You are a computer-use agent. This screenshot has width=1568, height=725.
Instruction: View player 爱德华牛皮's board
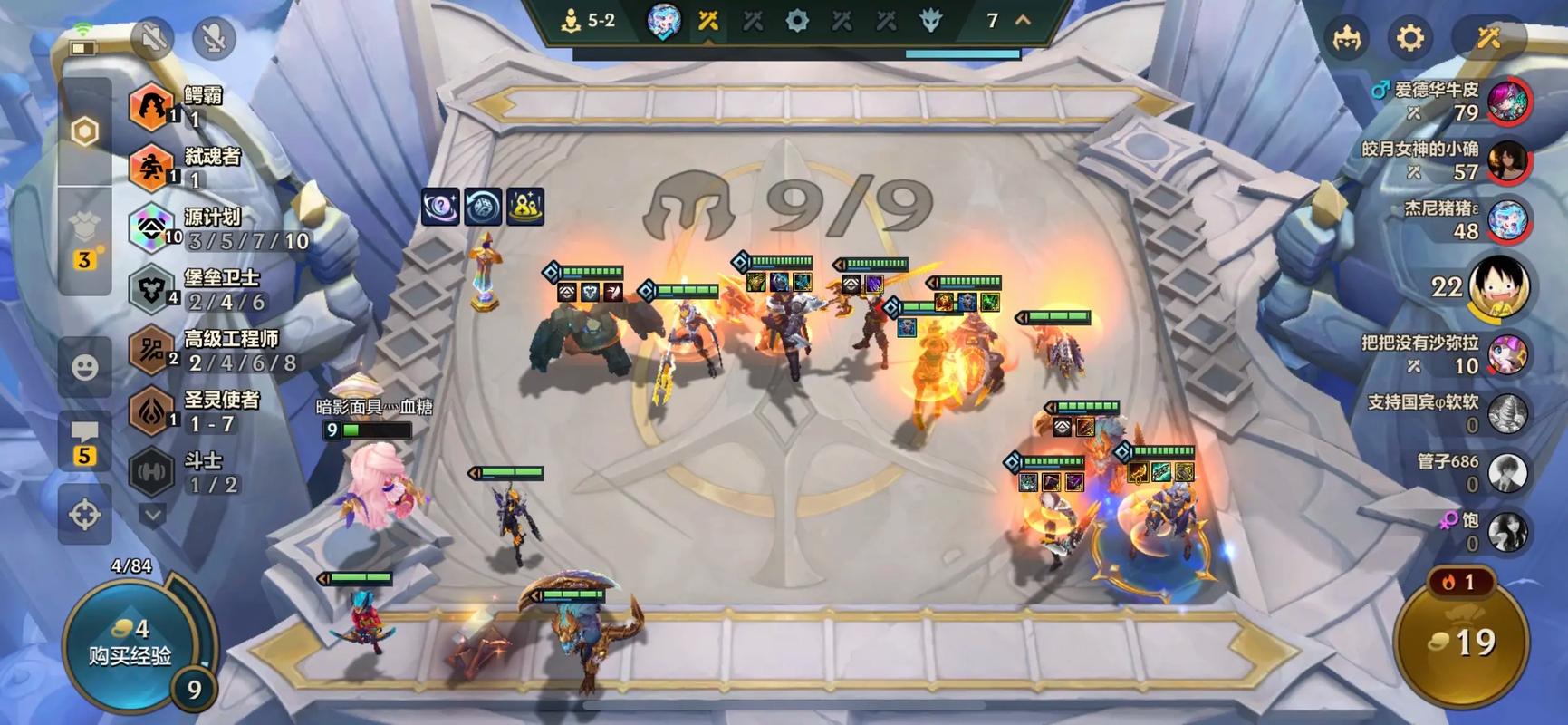1506,101
